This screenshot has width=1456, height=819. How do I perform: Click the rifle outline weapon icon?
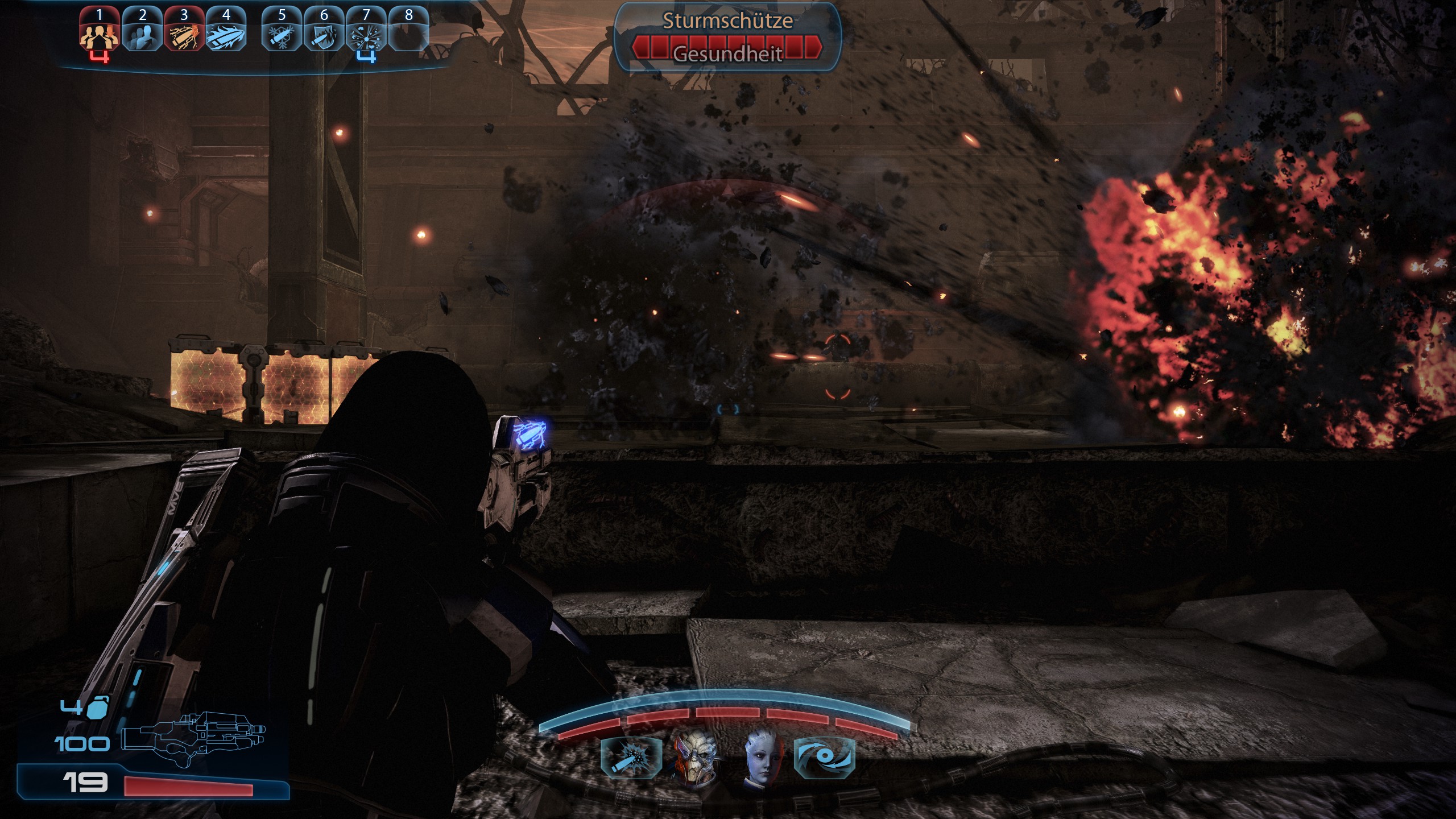point(193,737)
